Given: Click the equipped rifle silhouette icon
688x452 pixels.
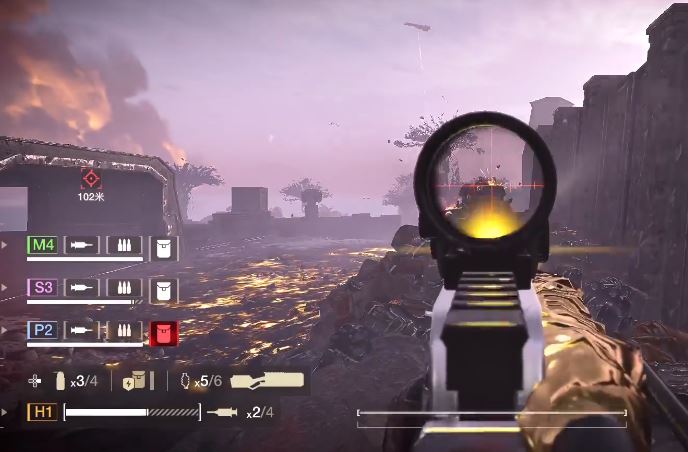Looking at the screenshot, I should (x=267, y=380).
